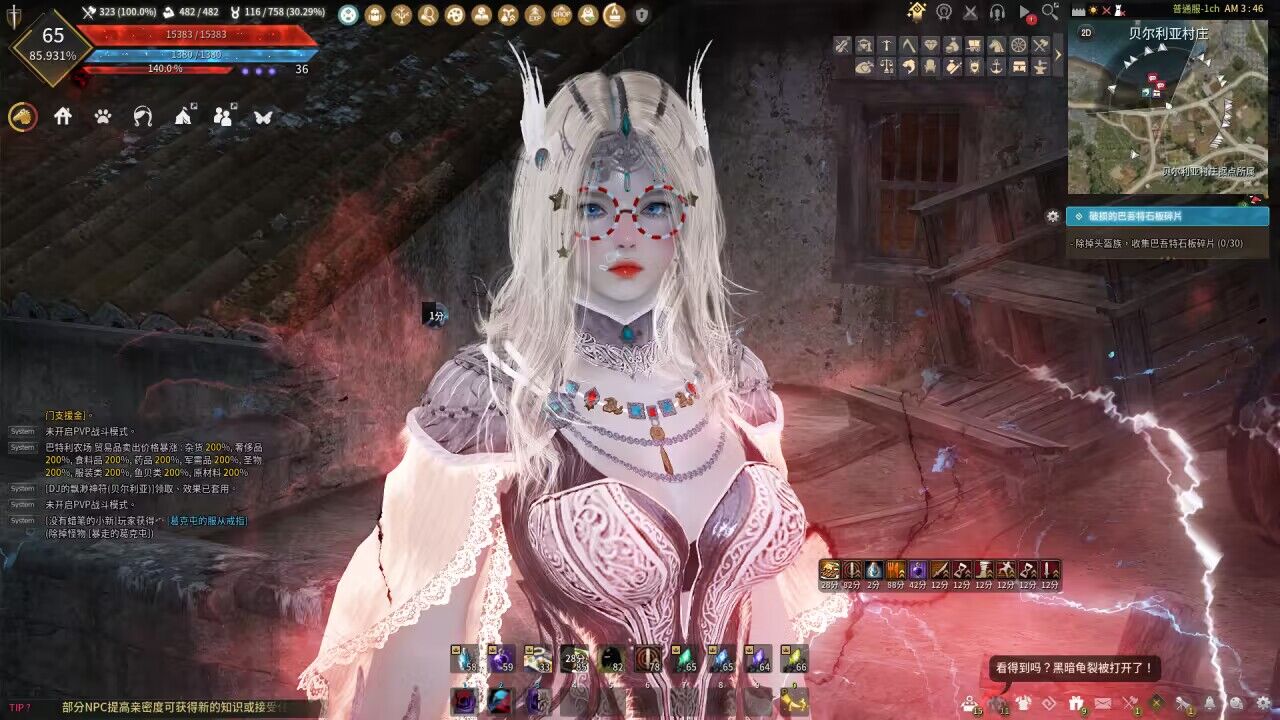1280x720 pixels.
Task: Select the tent camp icon
Action: [183, 117]
